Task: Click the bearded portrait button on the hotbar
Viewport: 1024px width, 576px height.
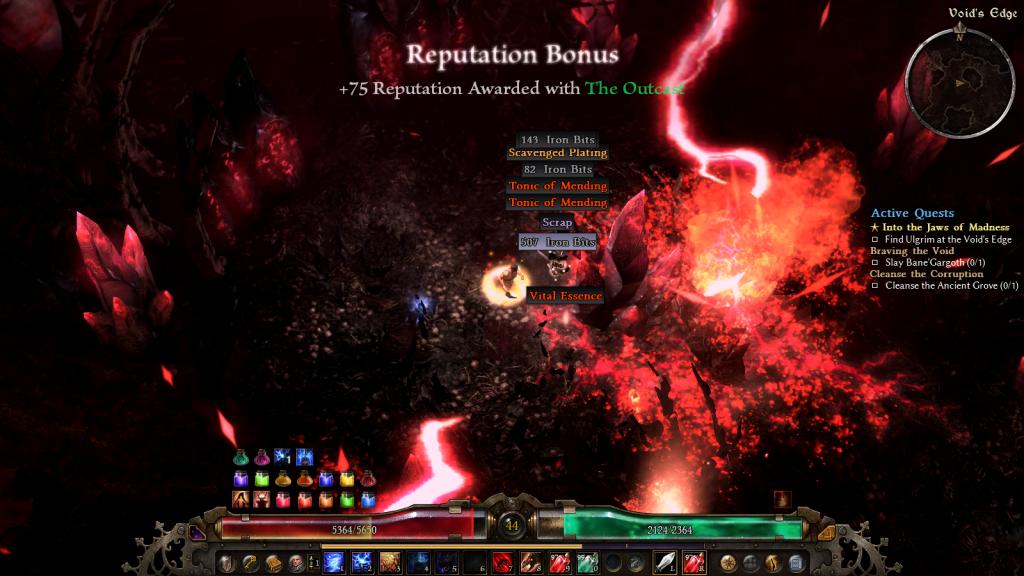Action: tap(297, 563)
